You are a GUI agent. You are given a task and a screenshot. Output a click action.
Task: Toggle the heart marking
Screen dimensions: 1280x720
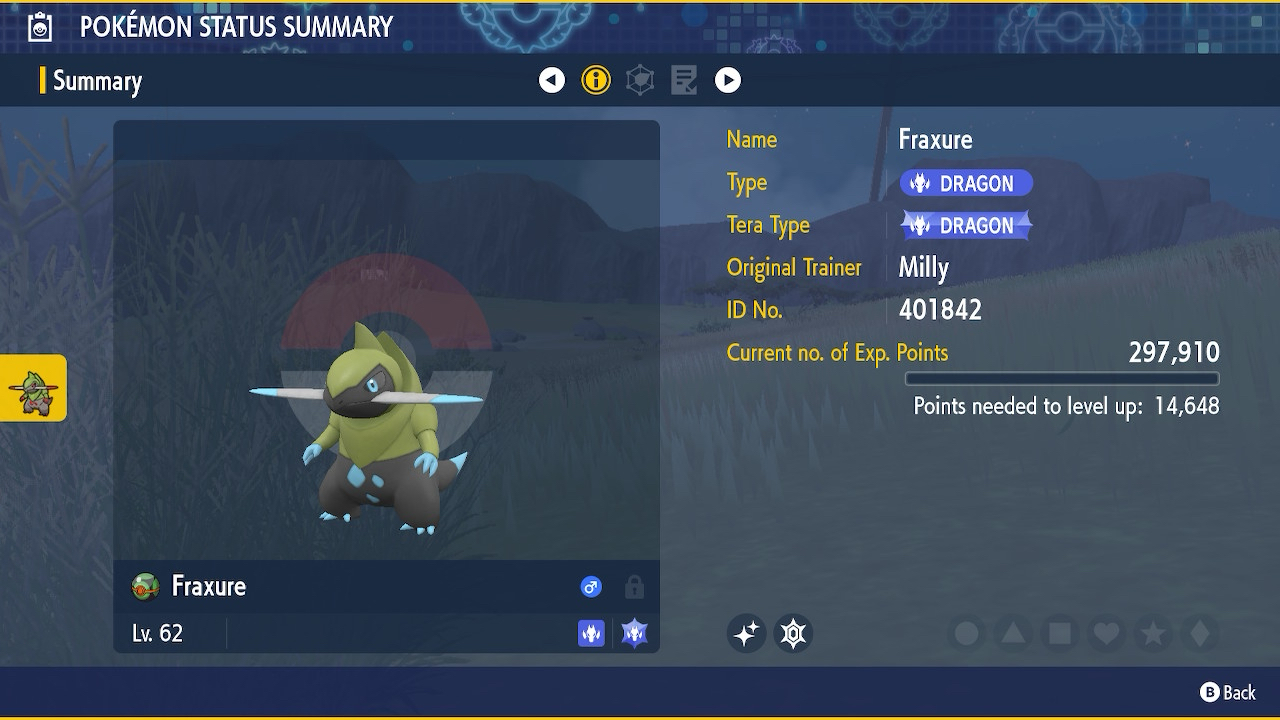click(1106, 633)
